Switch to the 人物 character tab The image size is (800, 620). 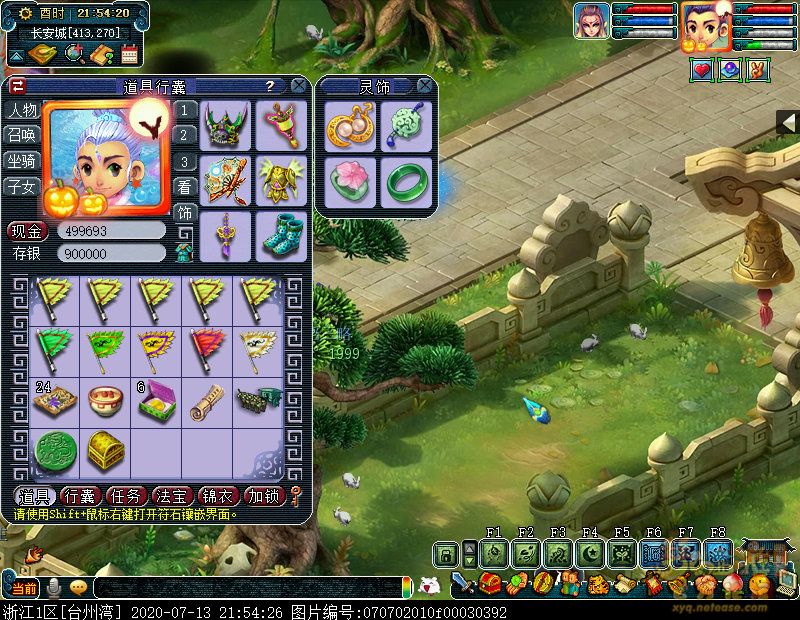tap(22, 111)
